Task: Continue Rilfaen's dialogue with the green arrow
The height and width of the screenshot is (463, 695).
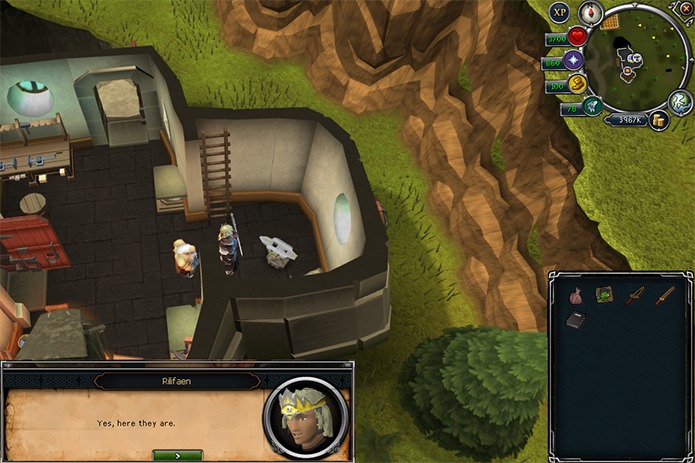Action: click(x=177, y=455)
